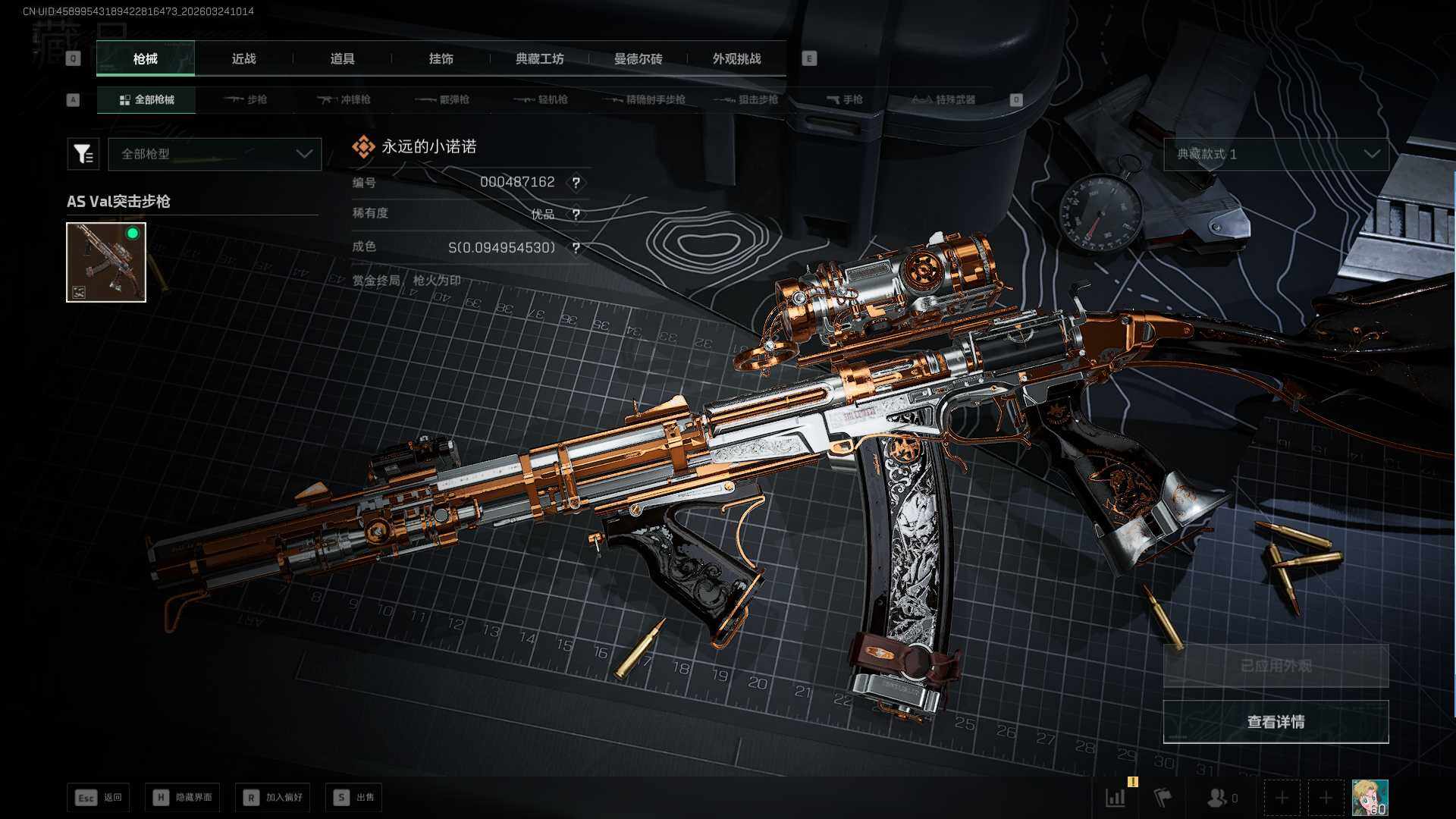Switch to the 近战 melee tab
1456x819 pixels.
pos(243,59)
